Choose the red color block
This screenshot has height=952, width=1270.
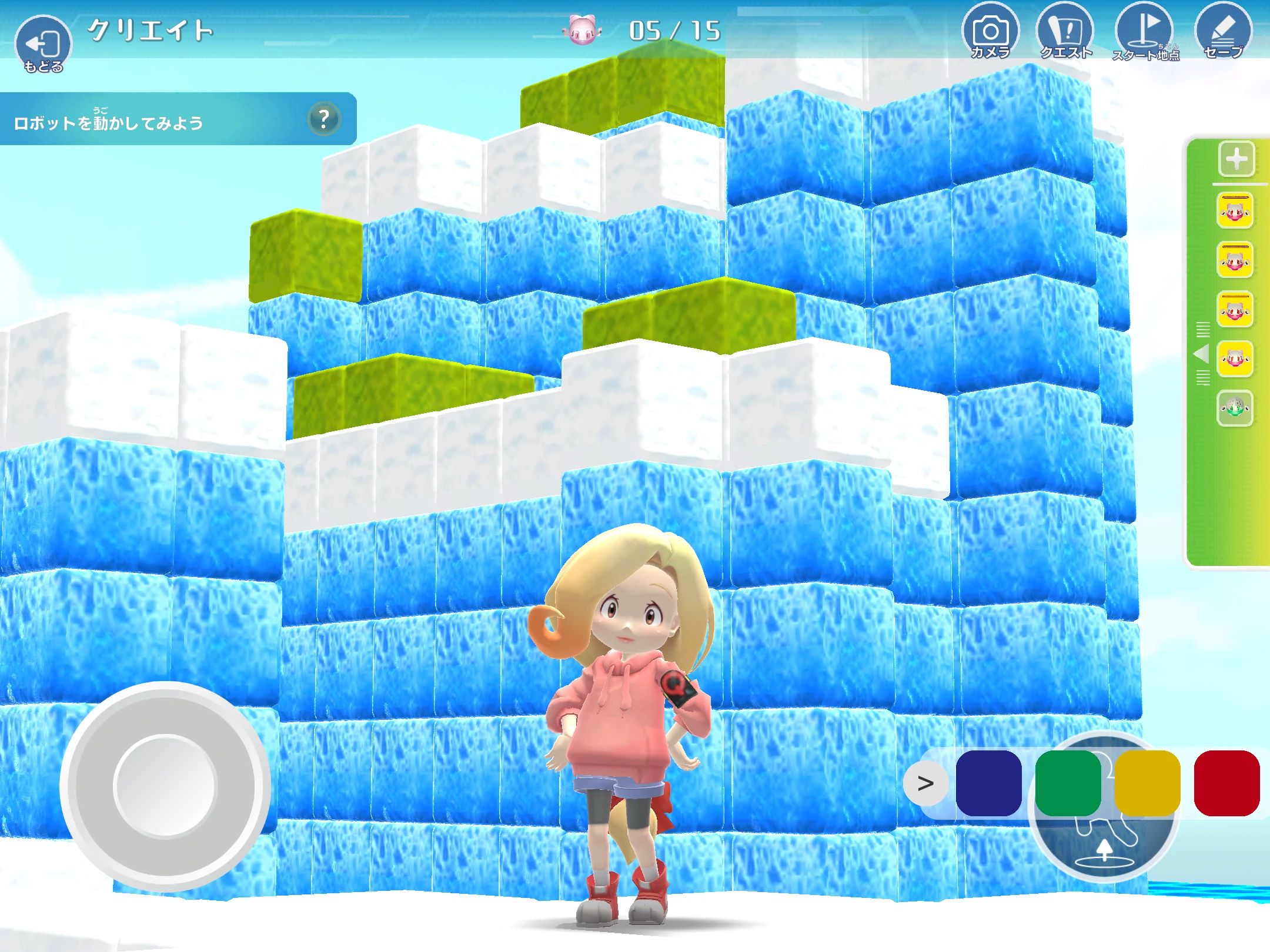click(1226, 783)
